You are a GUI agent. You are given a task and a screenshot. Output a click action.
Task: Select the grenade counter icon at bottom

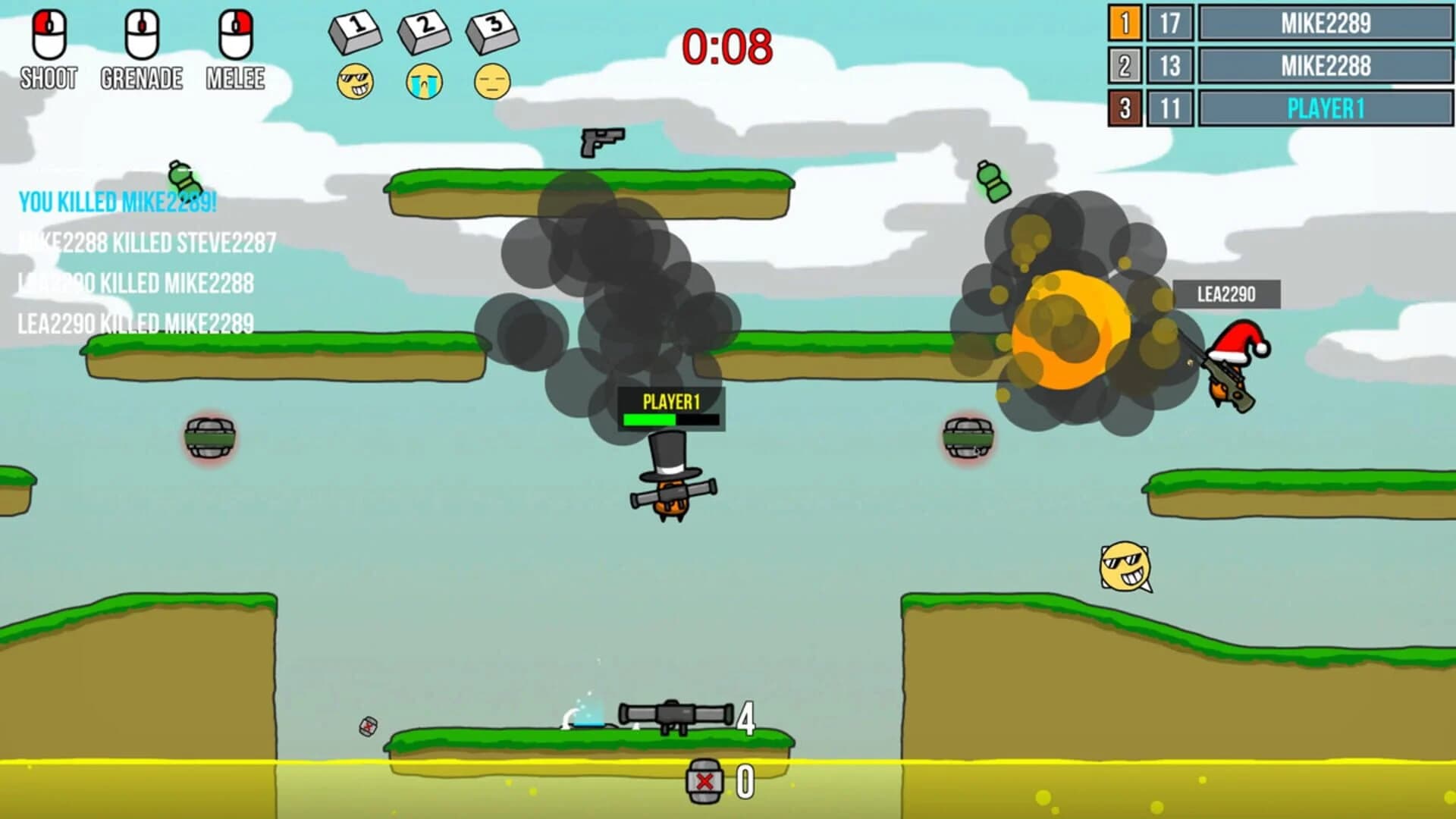click(705, 780)
